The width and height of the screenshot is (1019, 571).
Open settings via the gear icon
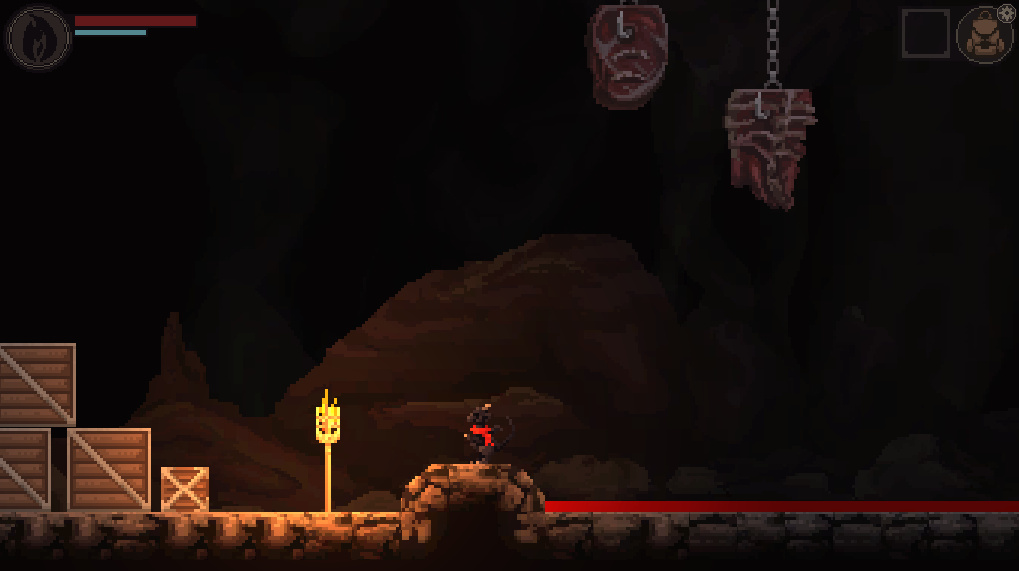tap(1006, 14)
